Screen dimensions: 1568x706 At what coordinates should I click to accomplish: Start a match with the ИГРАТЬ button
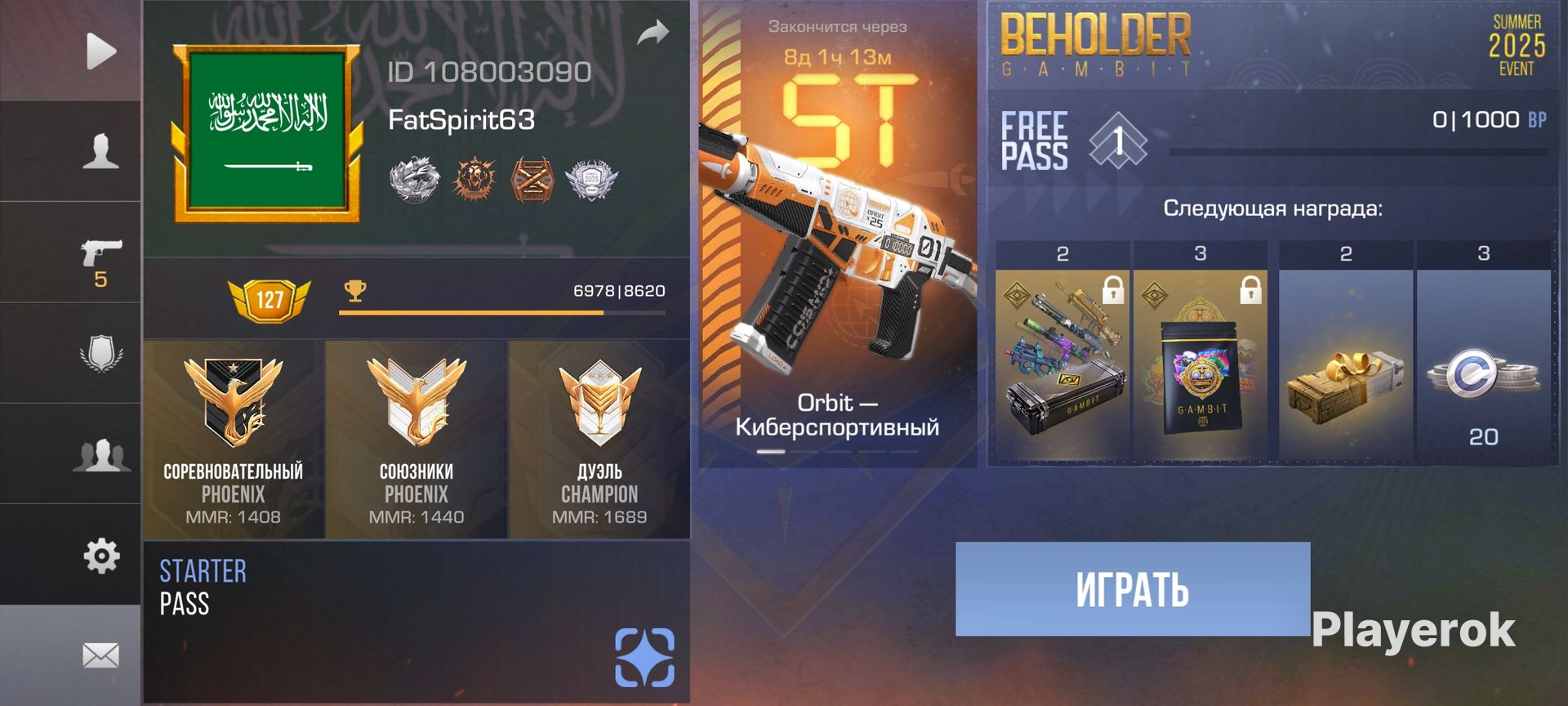1133,589
